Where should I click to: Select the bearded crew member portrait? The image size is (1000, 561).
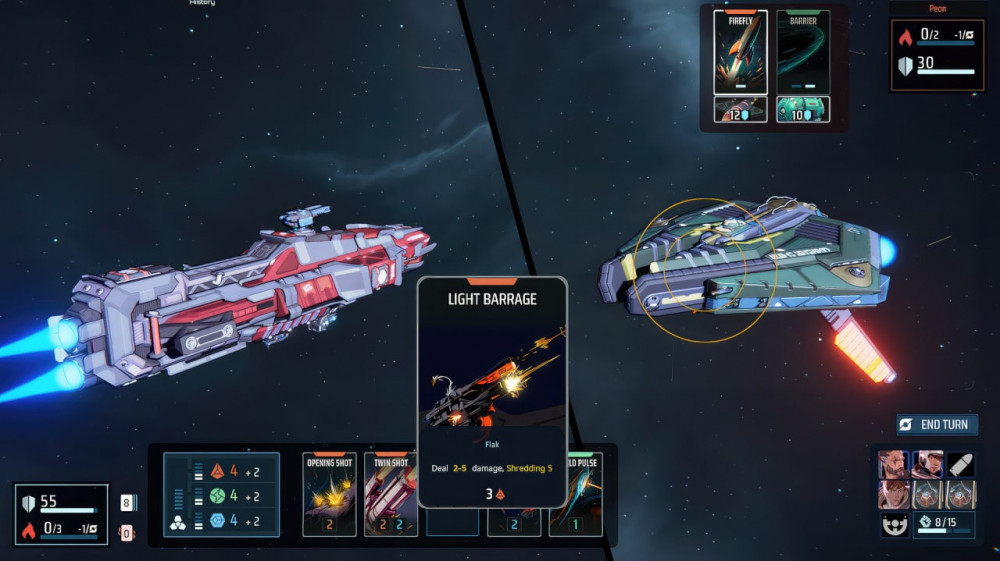[x=893, y=465]
